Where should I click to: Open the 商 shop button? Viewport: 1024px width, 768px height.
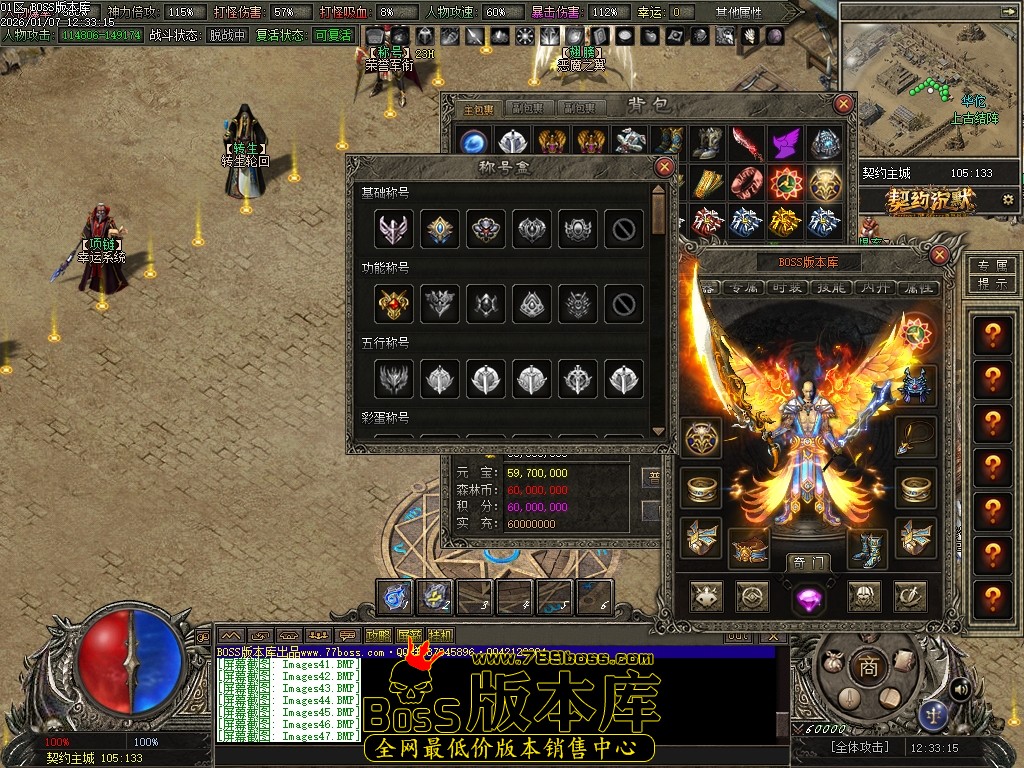(869, 667)
